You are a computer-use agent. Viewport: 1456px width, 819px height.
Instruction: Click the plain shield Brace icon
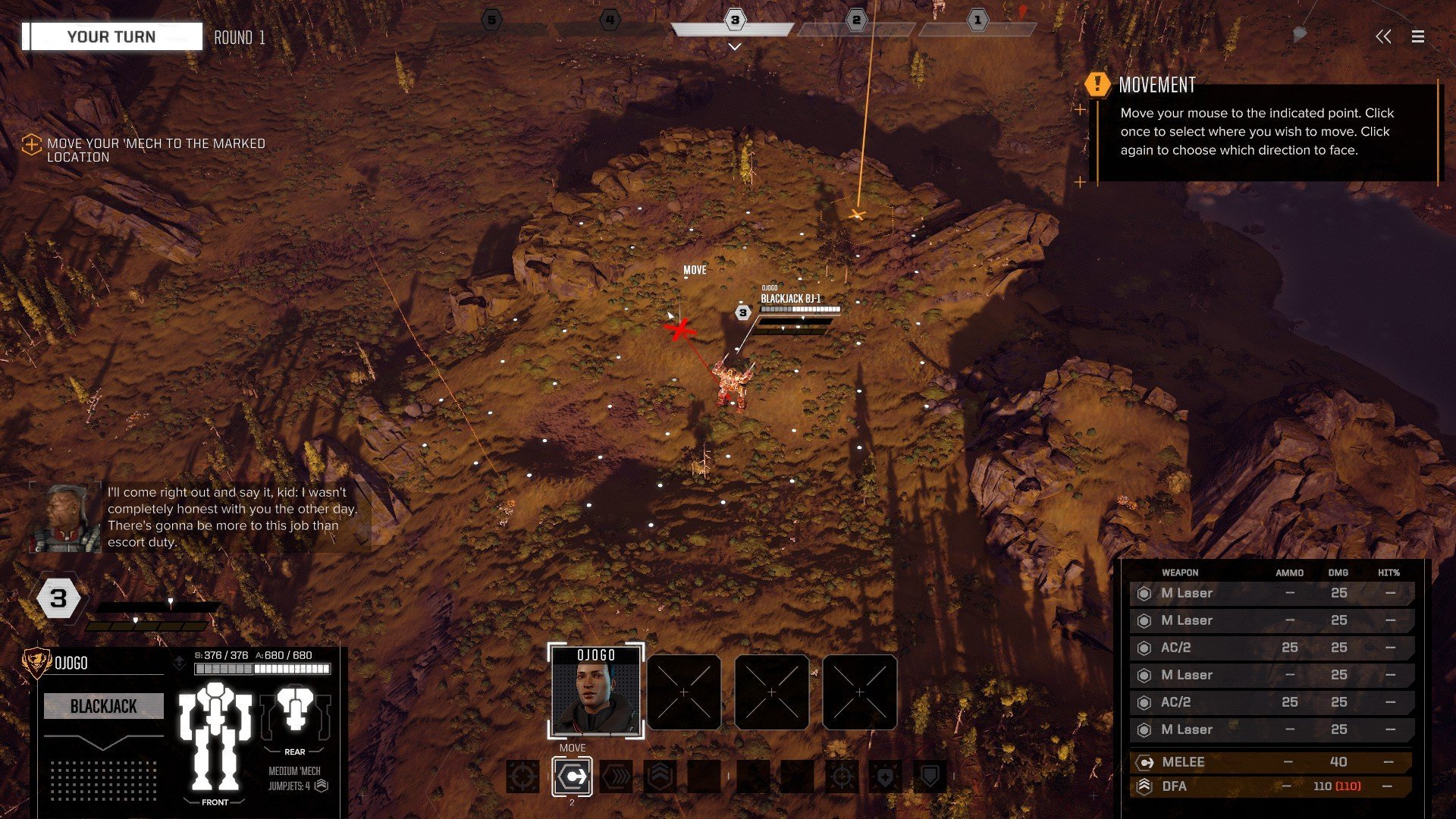pos(930,777)
